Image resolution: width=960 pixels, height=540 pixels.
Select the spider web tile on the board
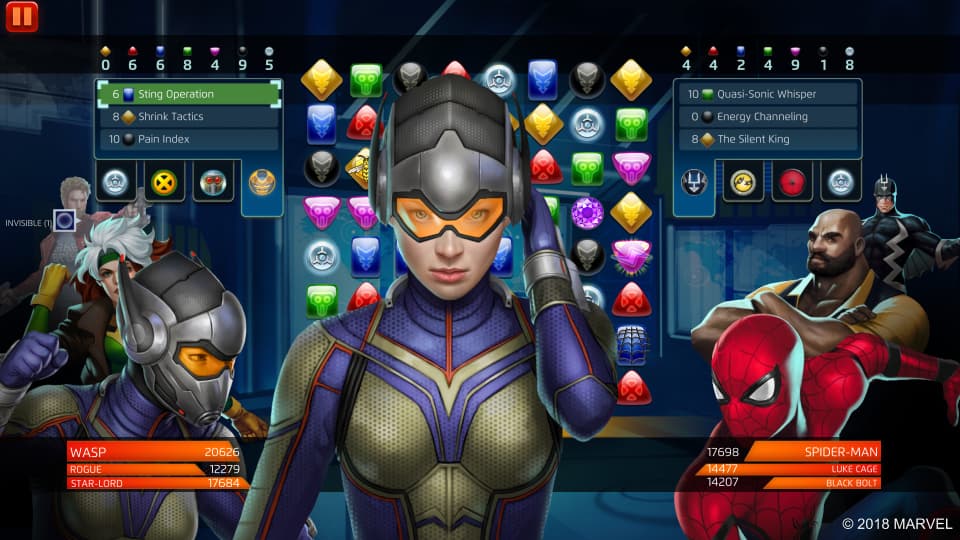[x=632, y=343]
